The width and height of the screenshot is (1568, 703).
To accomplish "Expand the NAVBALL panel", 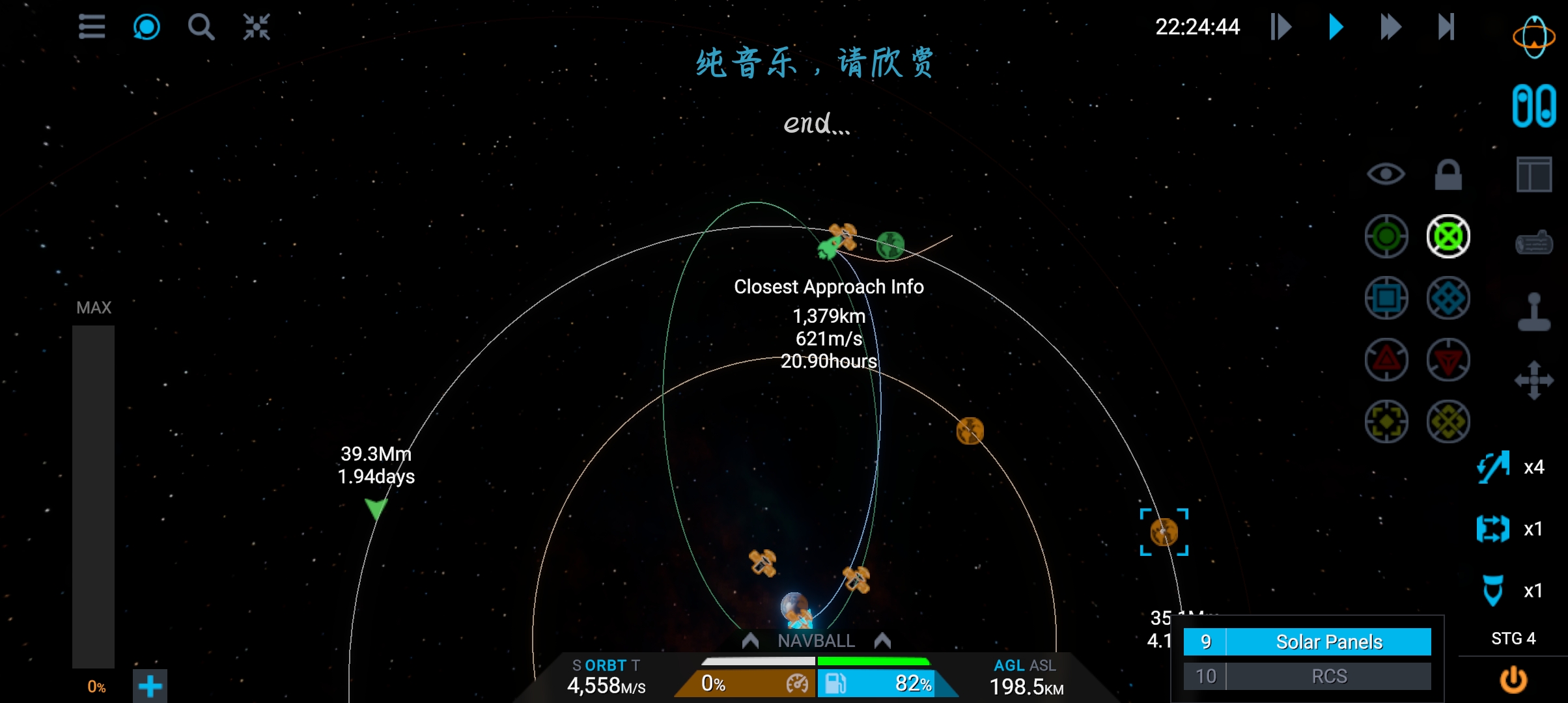I will (816, 641).
